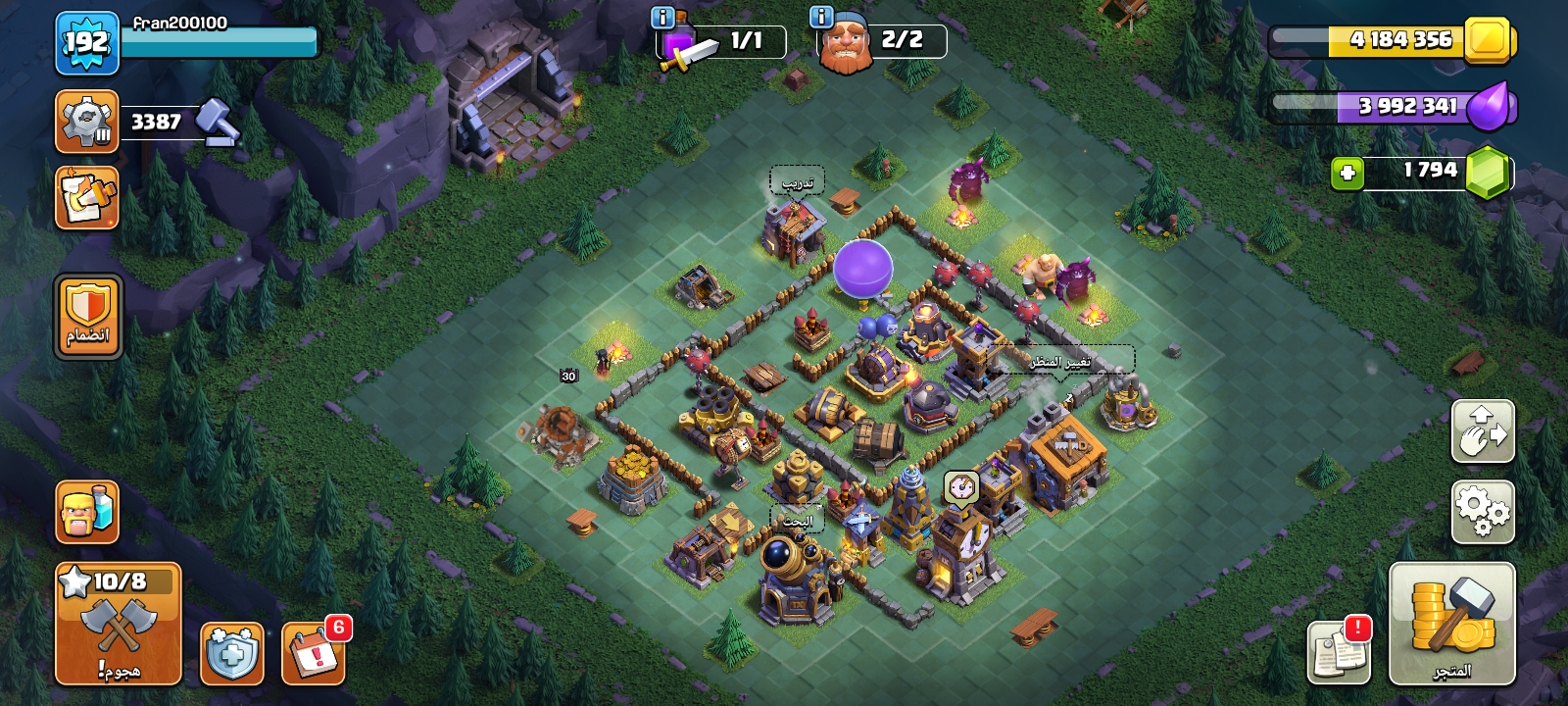The image size is (1568, 706).
Task: Open the layout editor hand-arrows button
Action: [1482, 430]
